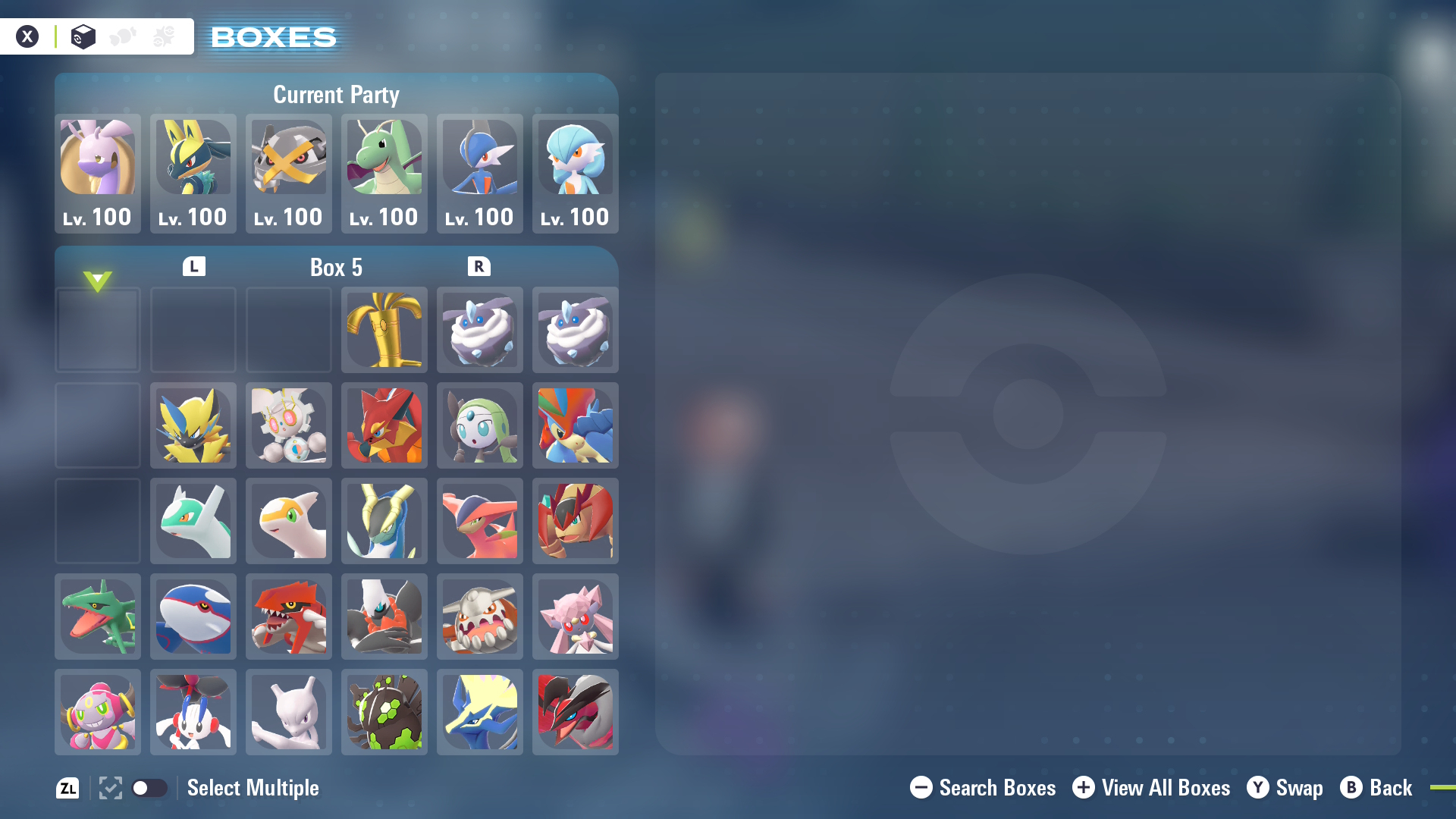This screenshot has height=819, width=1456.
Task: Select the pink Goodra in the party
Action: tap(98, 173)
